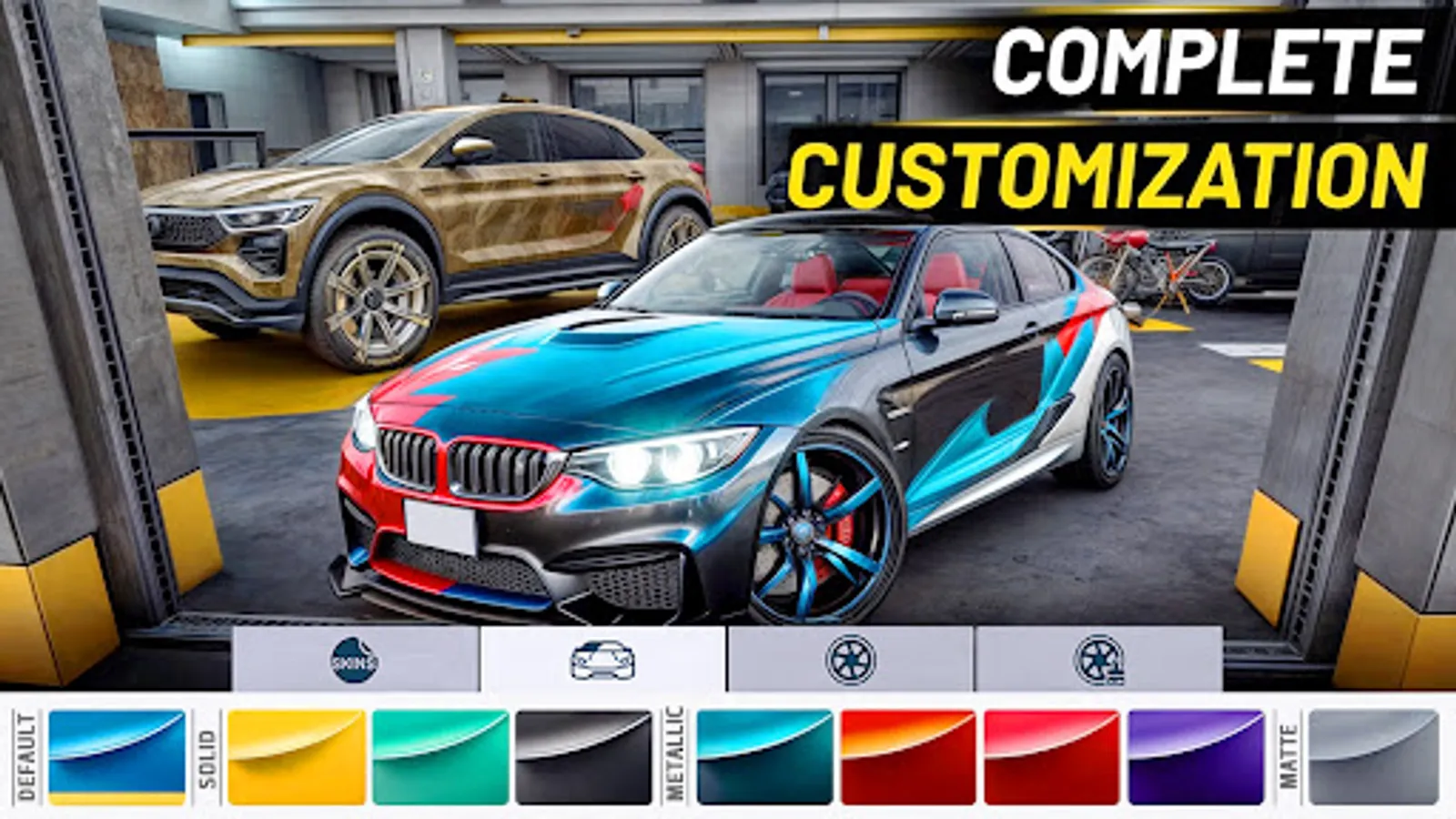
Task: Pick the metallic red paint swatch
Action: click(x=1052, y=753)
